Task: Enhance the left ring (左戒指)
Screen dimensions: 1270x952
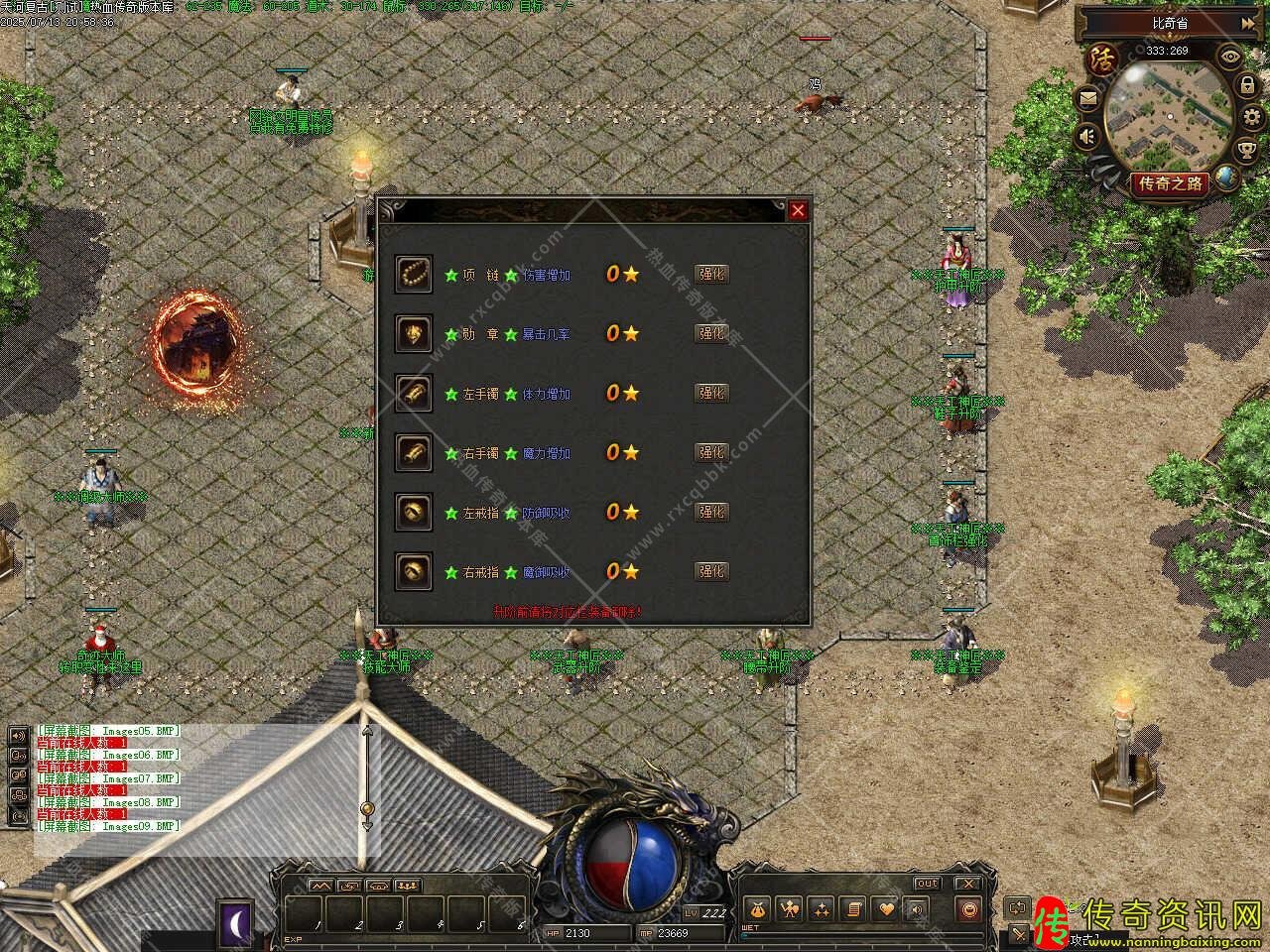Action: point(711,513)
